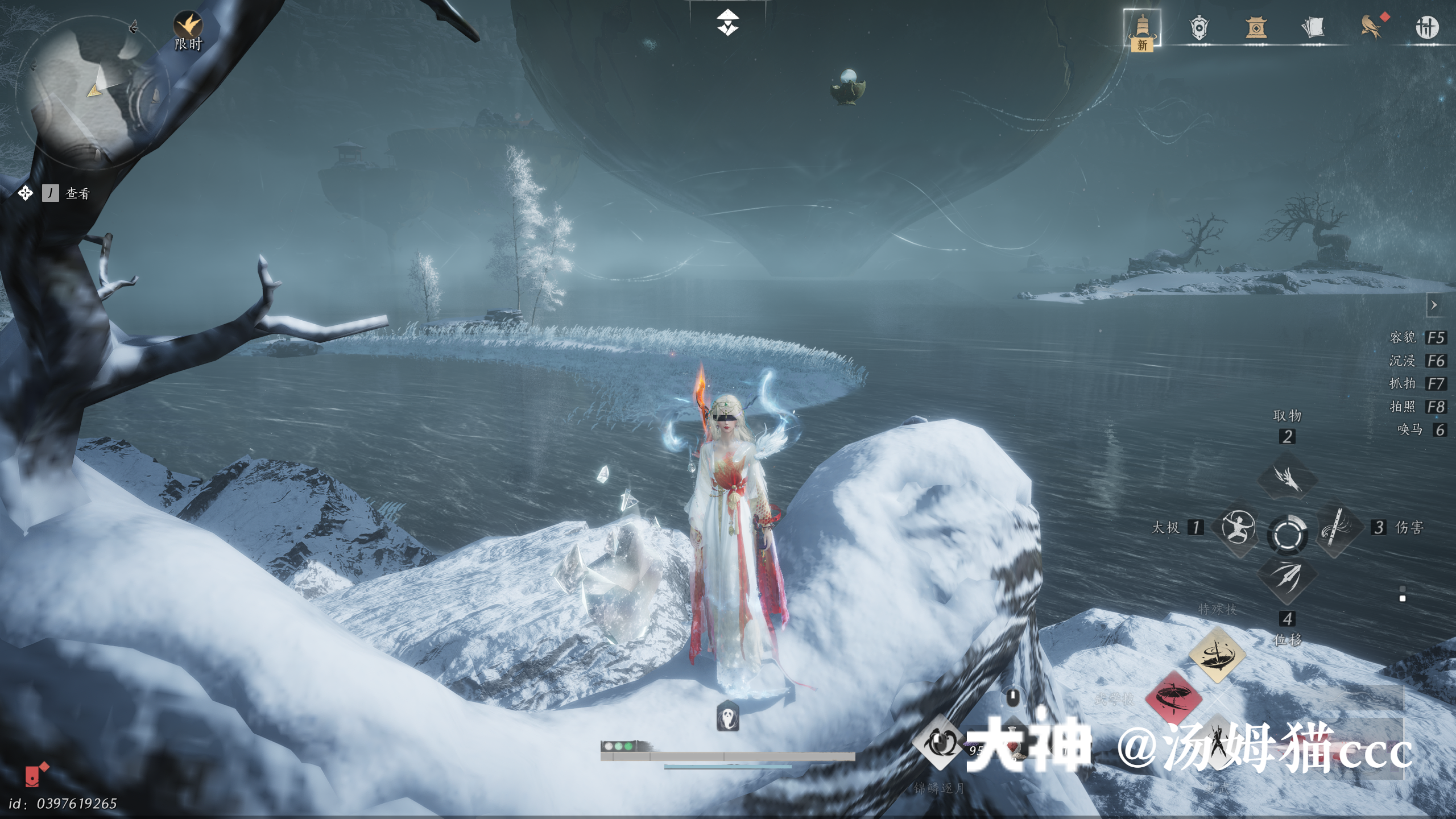Activate the golden 特殊技 special skill
1456x819 pixels.
pyautogui.click(x=1217, y=655)
